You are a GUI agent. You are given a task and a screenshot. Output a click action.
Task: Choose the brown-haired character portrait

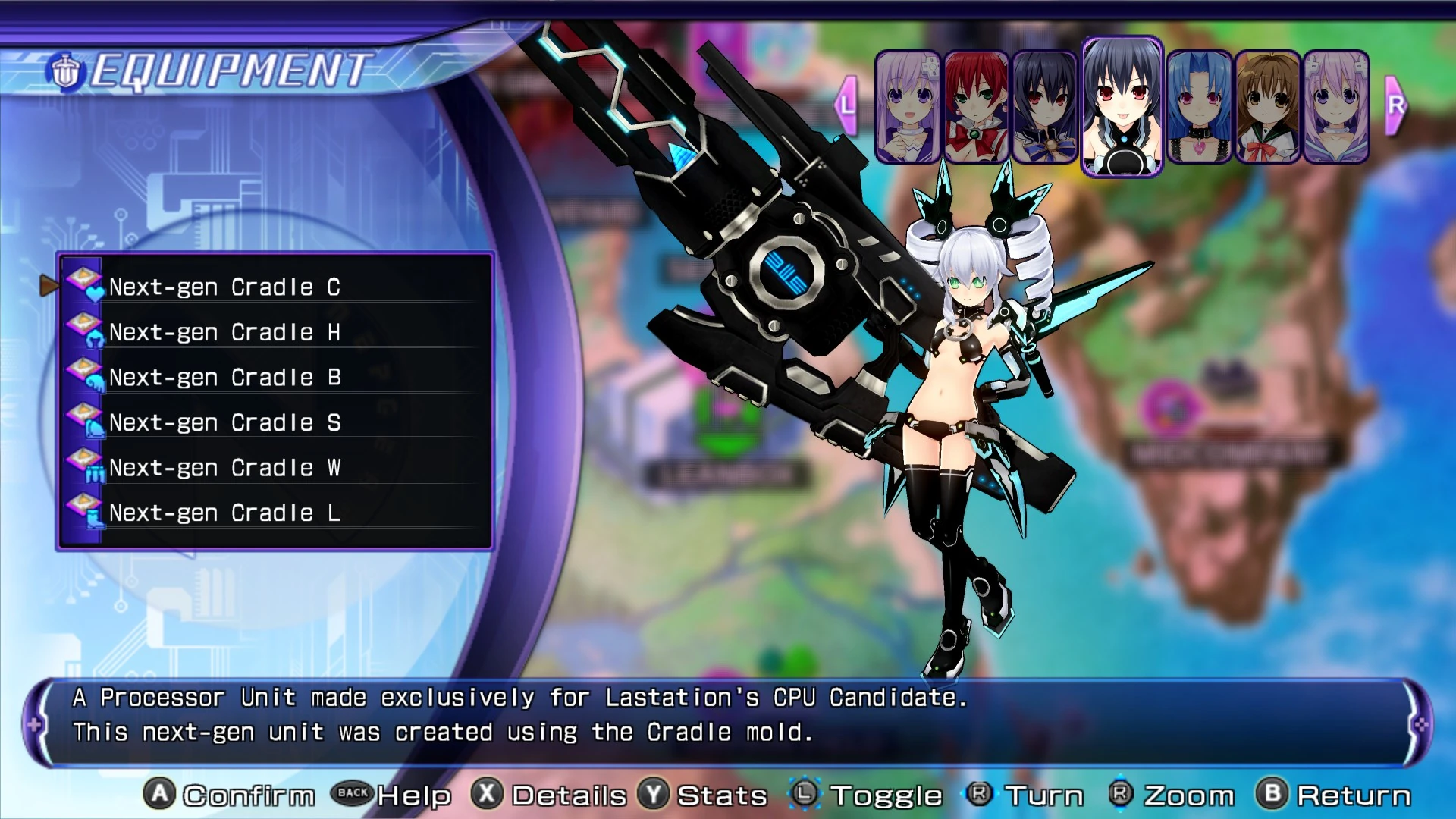[x=1267, y=107]
